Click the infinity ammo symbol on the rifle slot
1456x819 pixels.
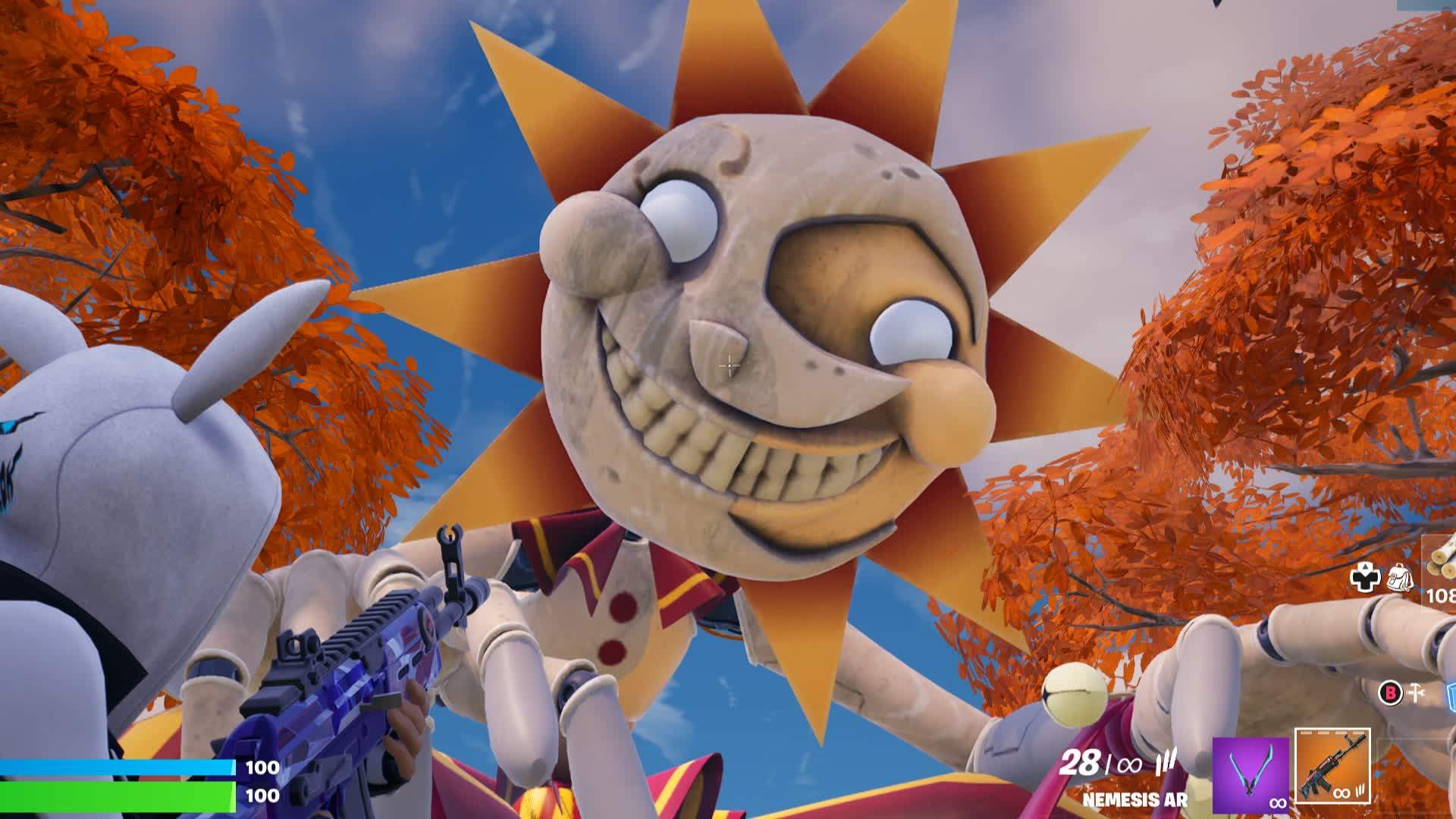point(1341,794)
